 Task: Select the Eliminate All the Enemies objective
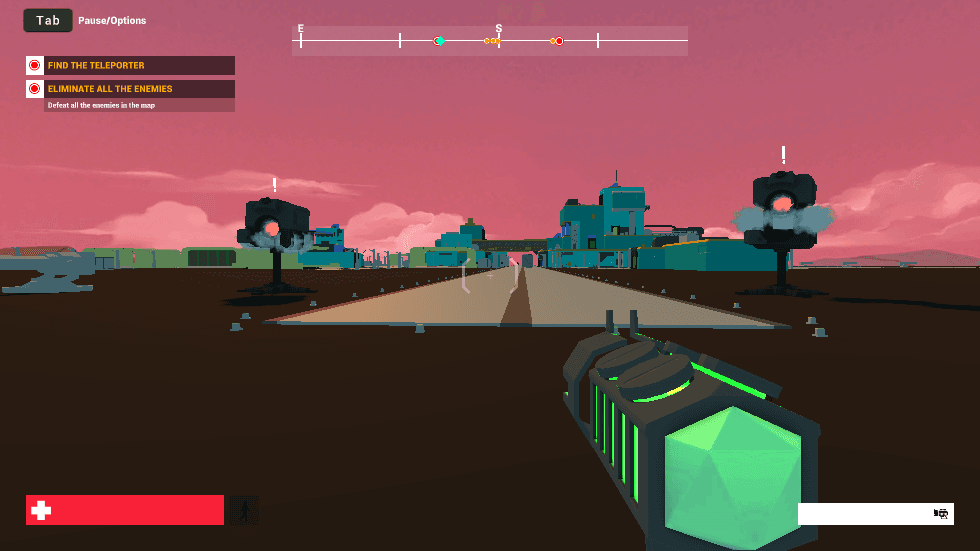tap(130, 89)
